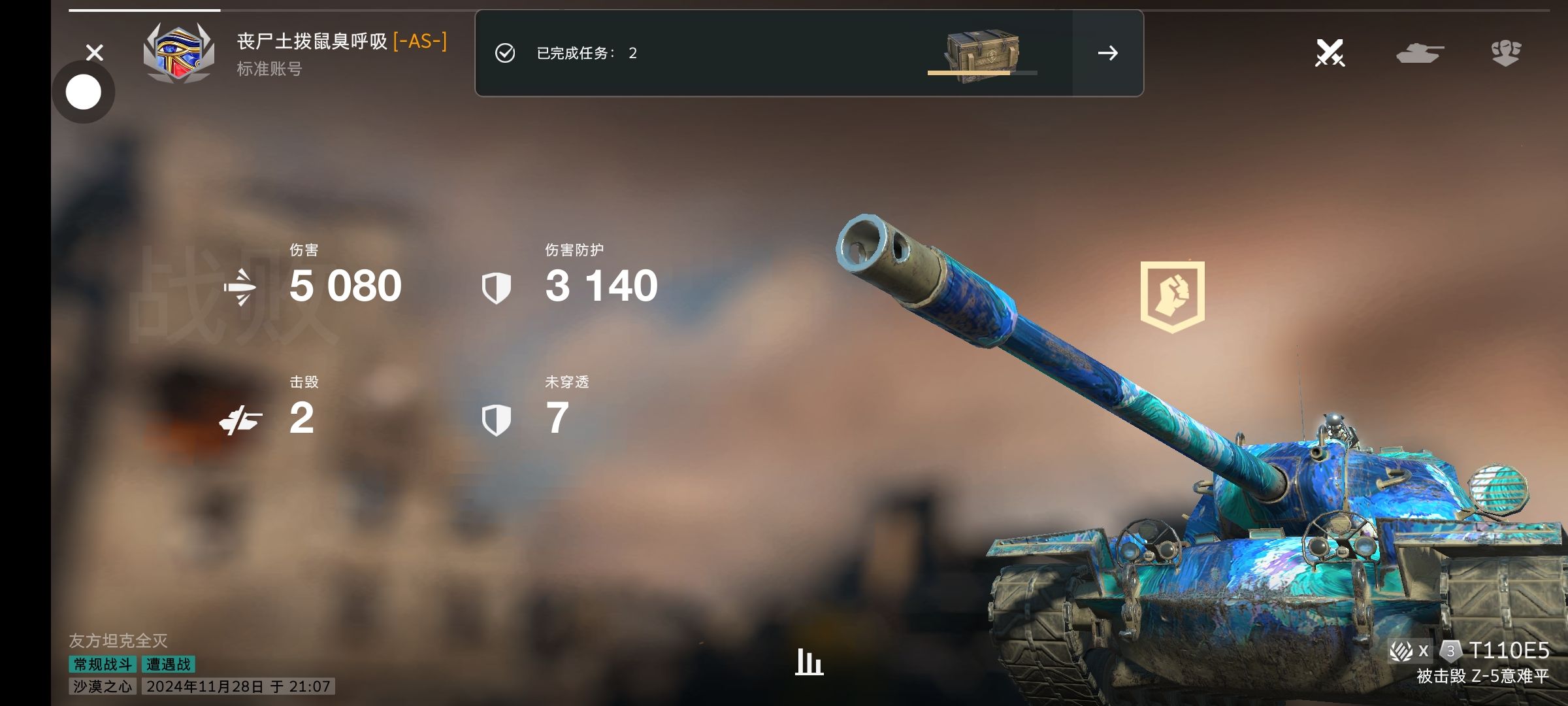Close the battle results screen
Screen dimensions: 1568x706
[95, 52]
